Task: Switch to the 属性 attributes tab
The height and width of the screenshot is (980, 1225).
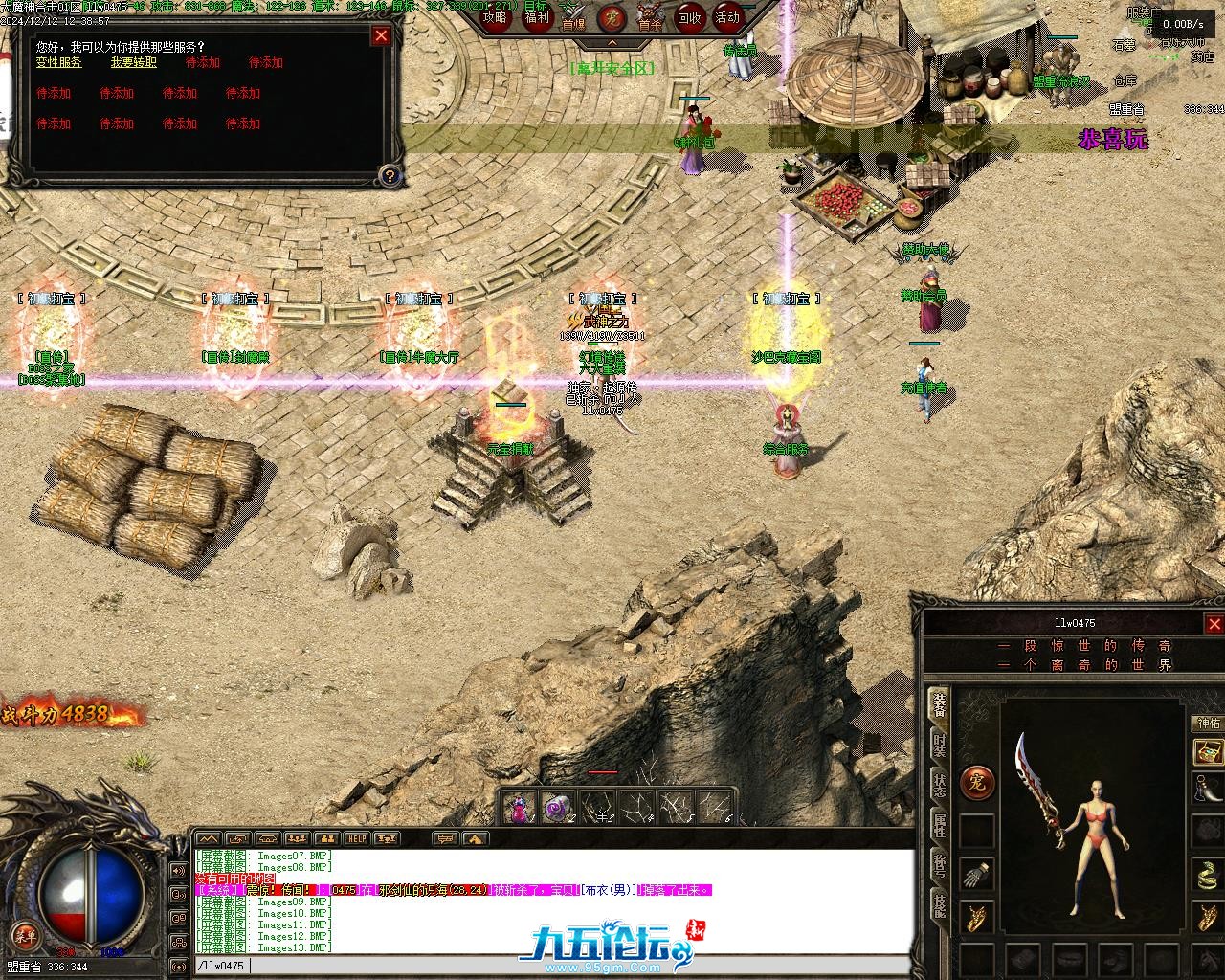Action: [940, 826]
